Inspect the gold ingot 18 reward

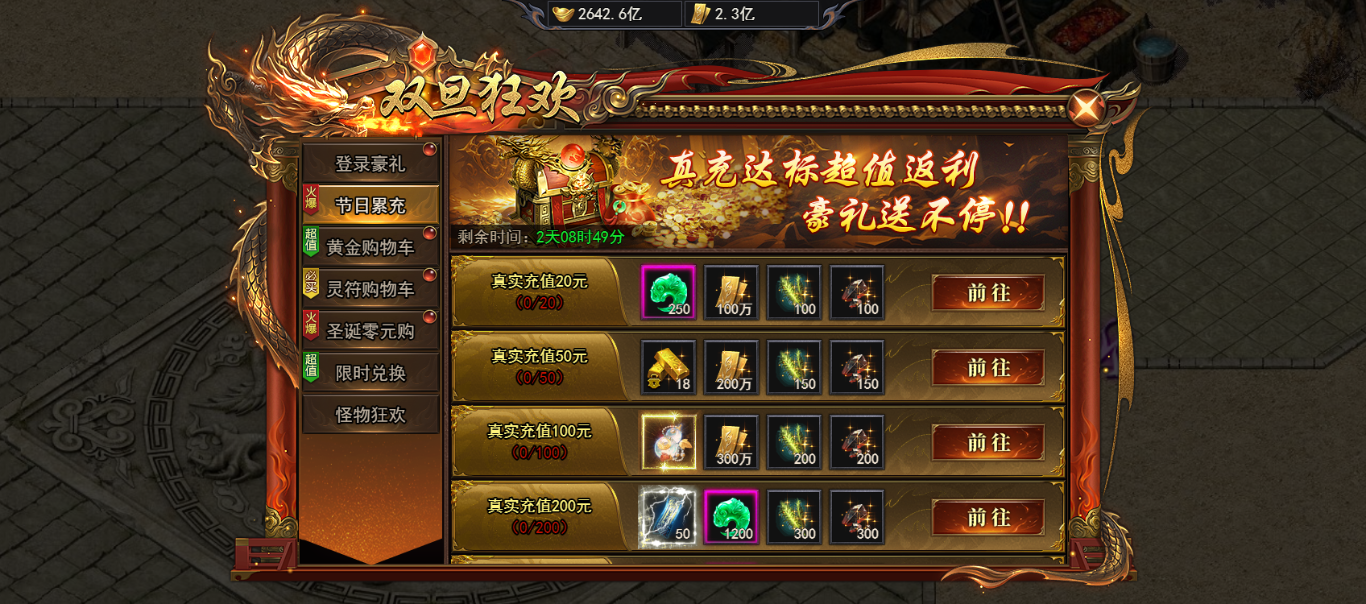[x=668, y=367]
